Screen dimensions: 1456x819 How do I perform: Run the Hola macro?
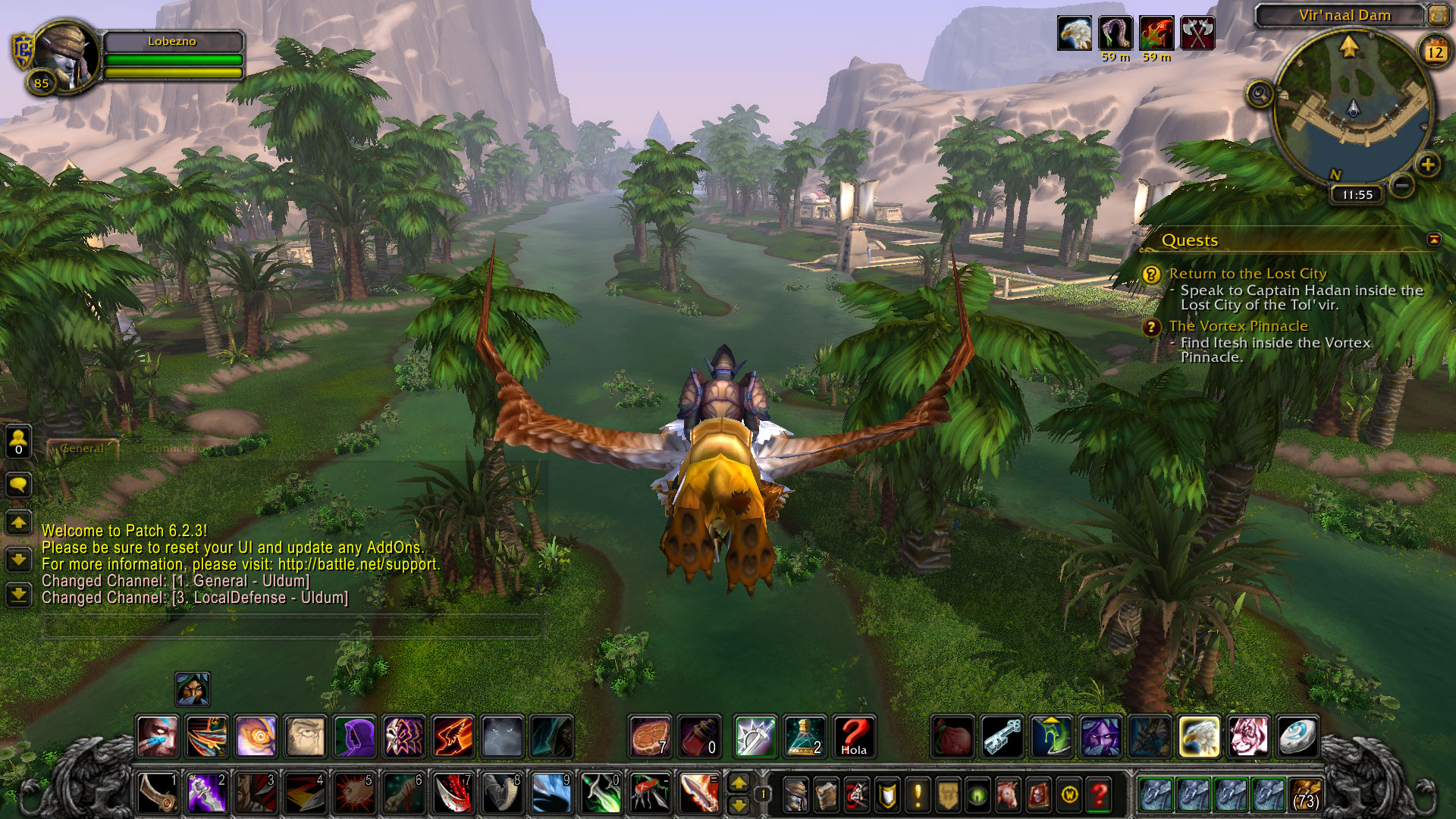coord(854,736)
